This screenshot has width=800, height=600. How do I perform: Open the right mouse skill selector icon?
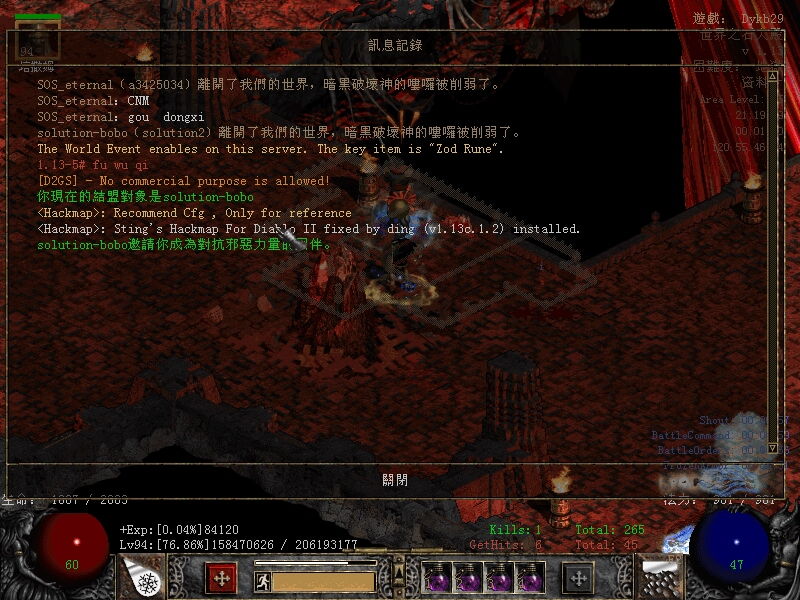pos(659,577)
